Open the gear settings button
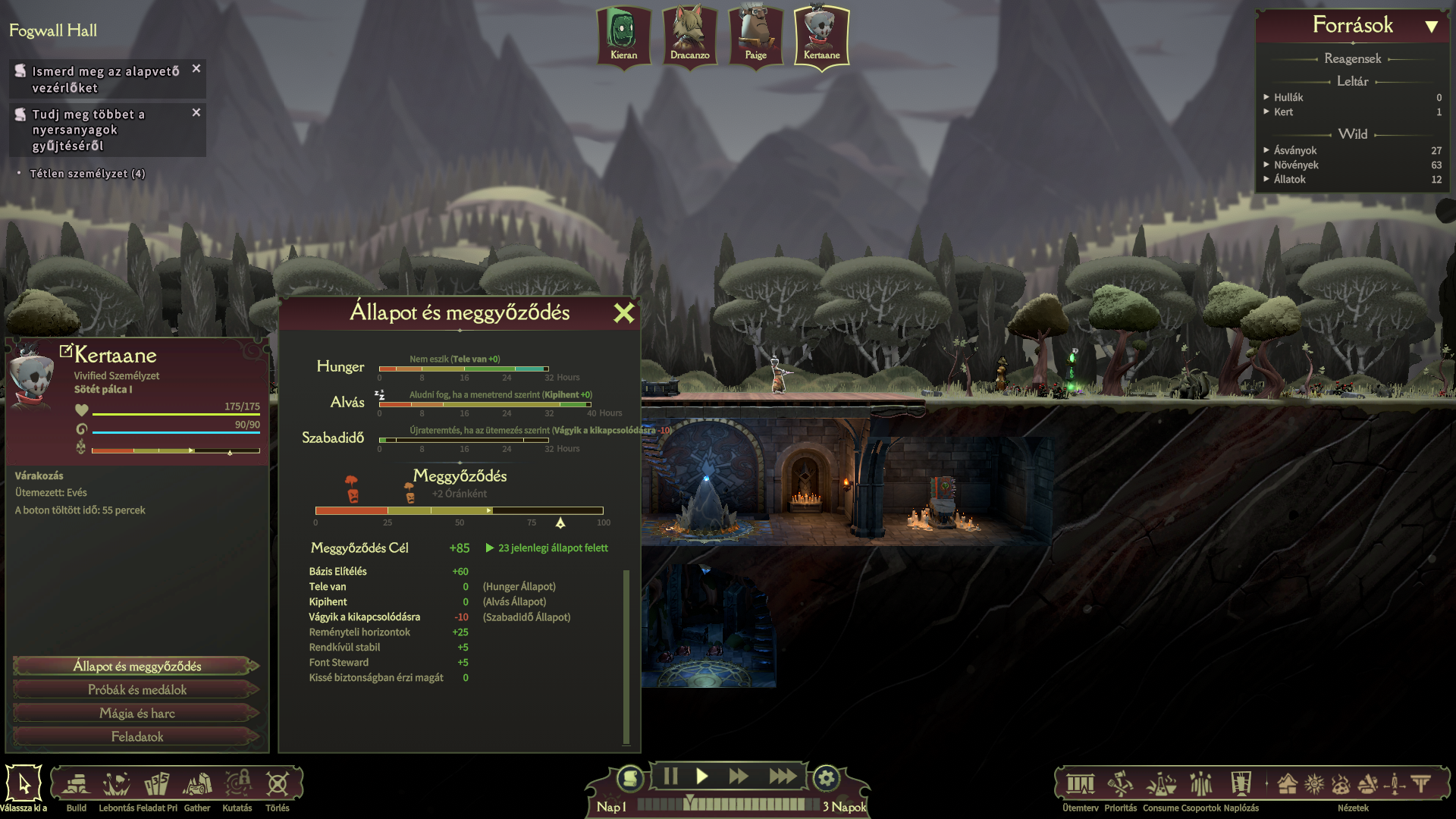Screen dimensions: 1456x819 [x=826, y=778]
